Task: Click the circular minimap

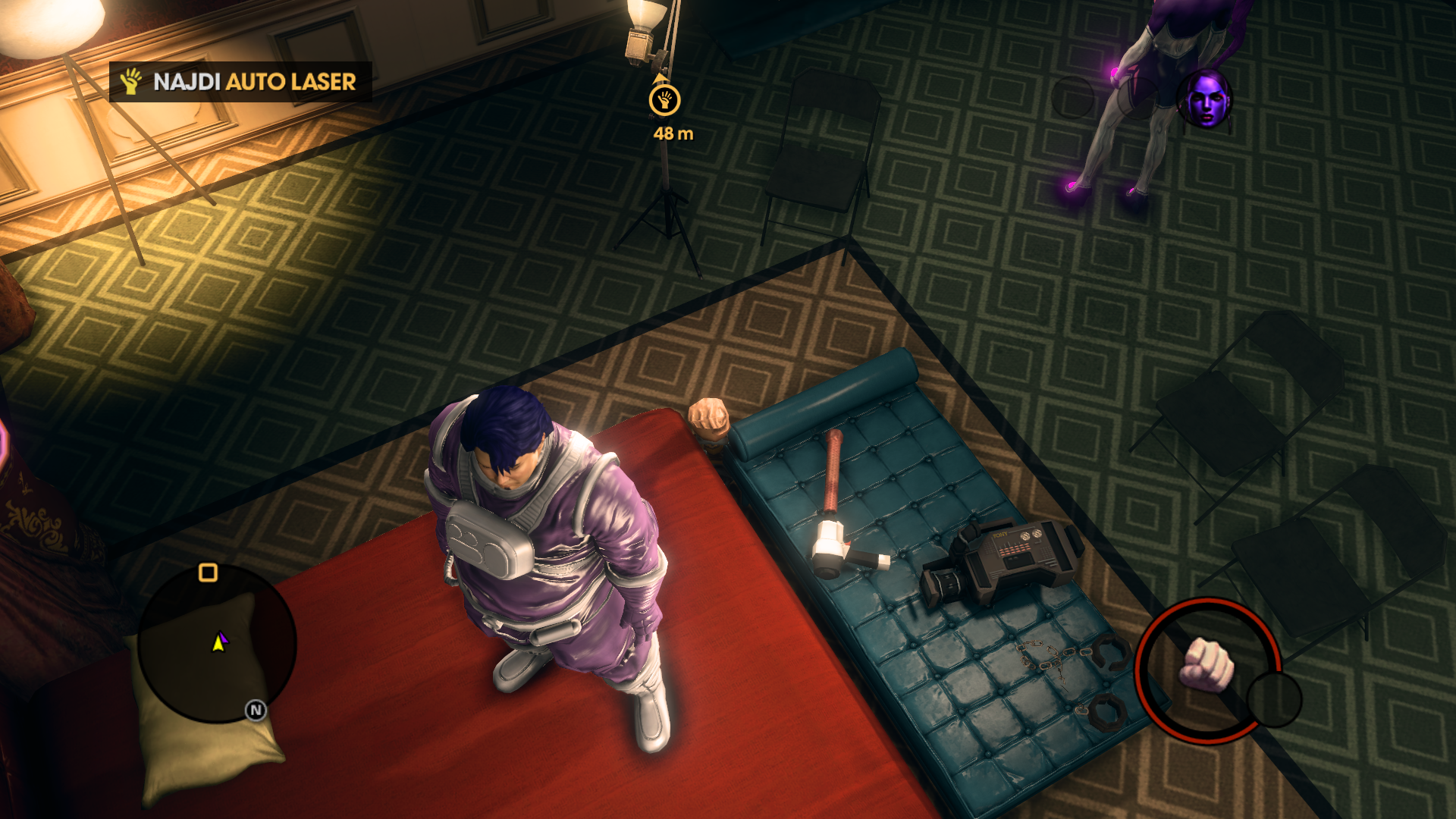Action: pos(218,644)
